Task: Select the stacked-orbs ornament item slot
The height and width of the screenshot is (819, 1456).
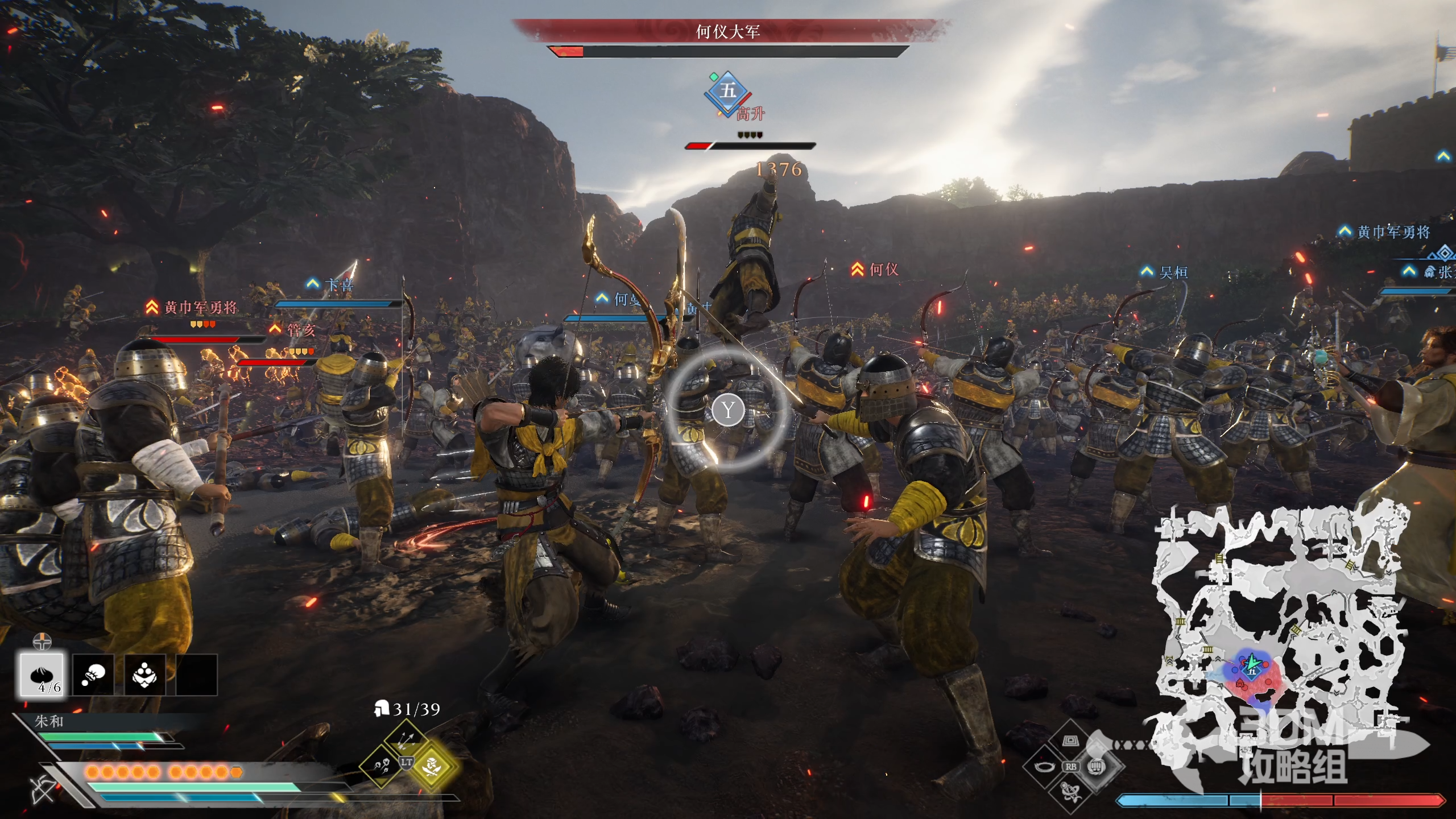Action: click(145, 675)
